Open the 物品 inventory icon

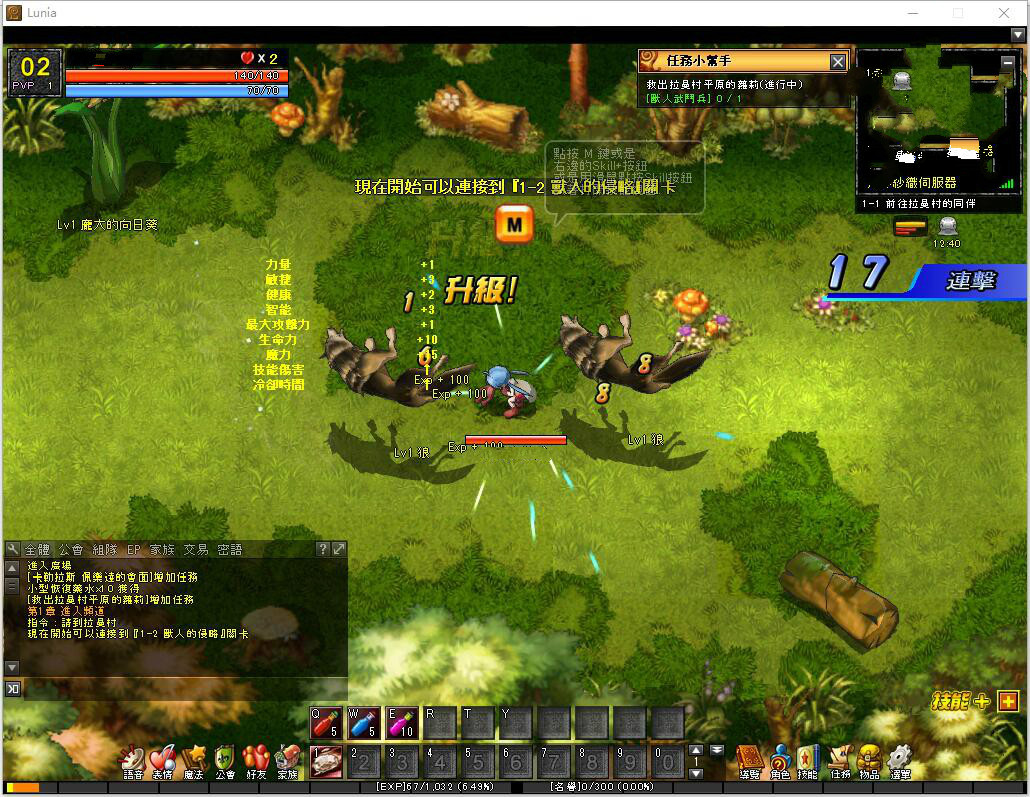[869, 760]
